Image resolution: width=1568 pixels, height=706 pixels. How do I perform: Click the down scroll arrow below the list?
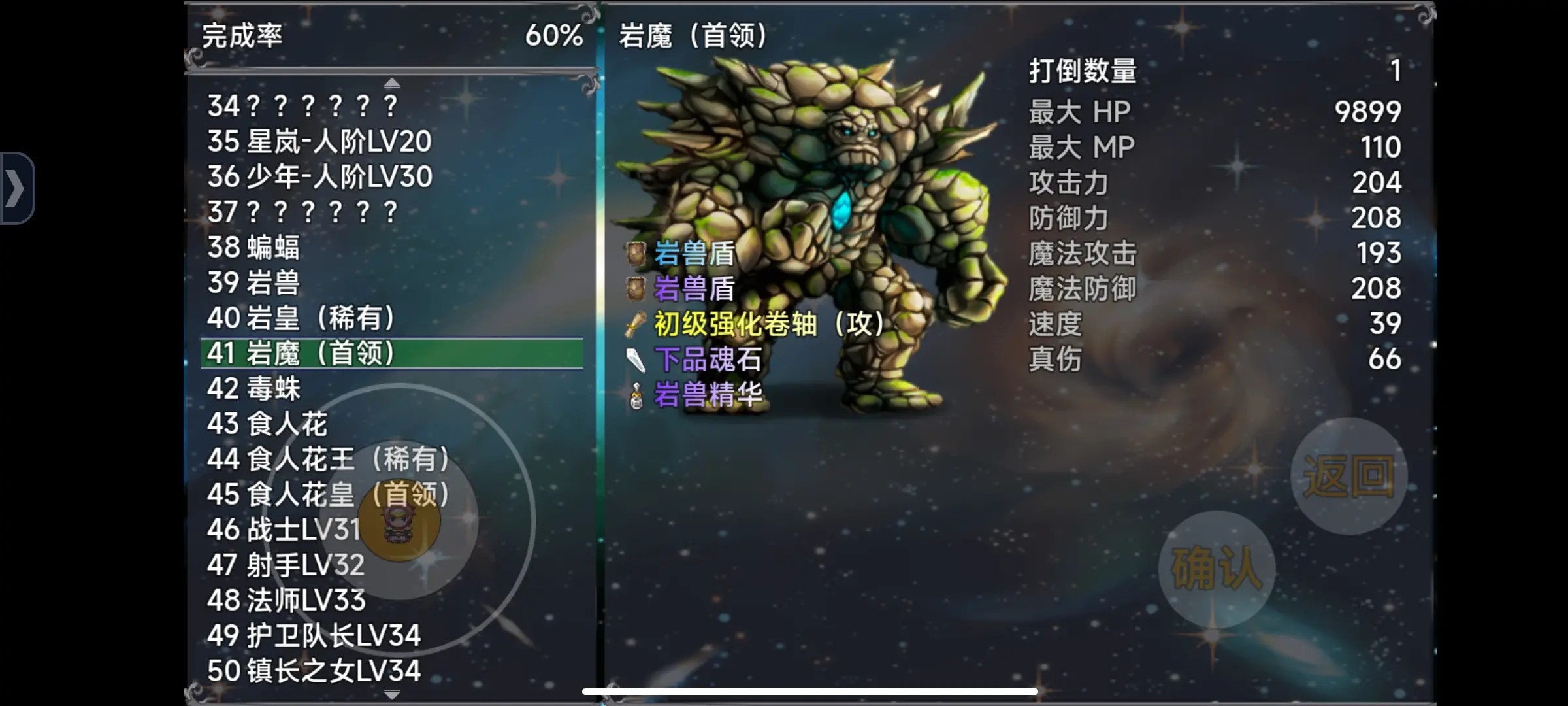click(391, 695)
